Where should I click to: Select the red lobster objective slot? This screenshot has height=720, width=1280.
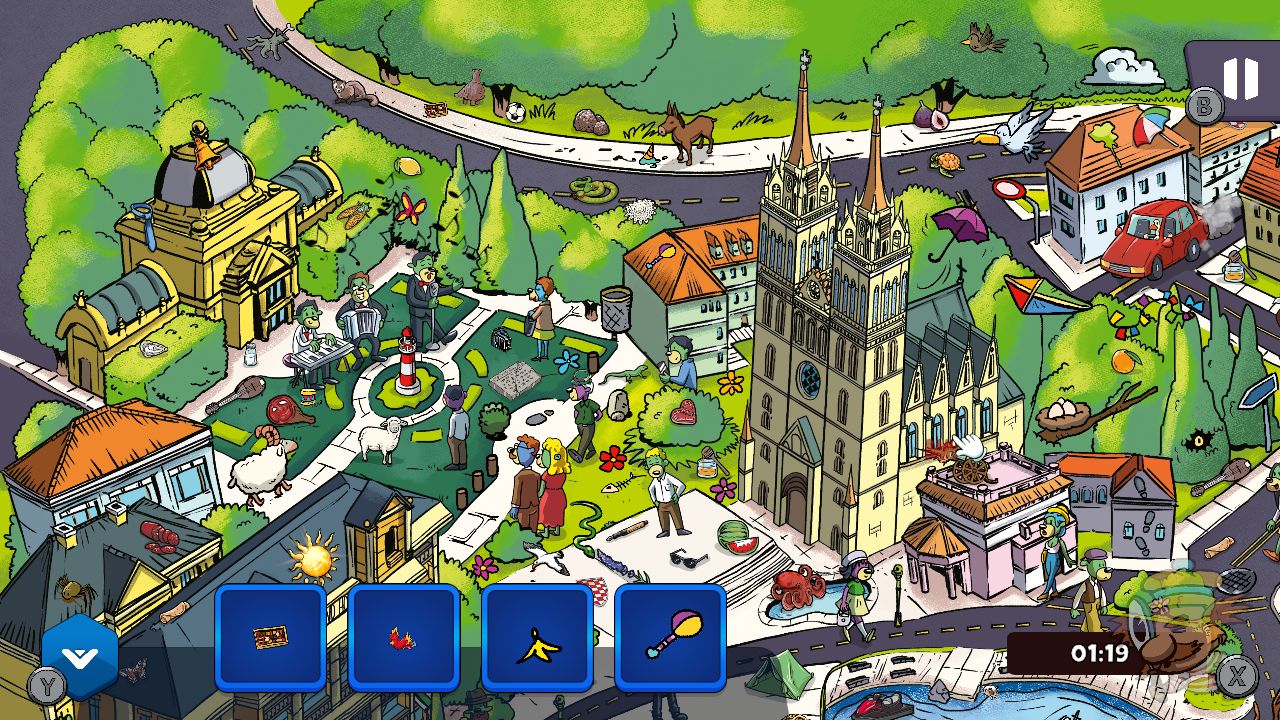click(x=404, y=637)
